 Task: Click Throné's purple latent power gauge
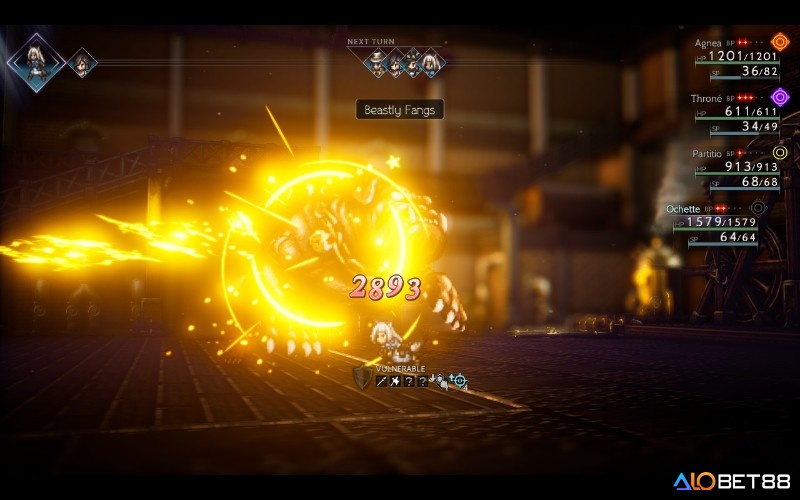pyautogui.click(x=780, y=98)
